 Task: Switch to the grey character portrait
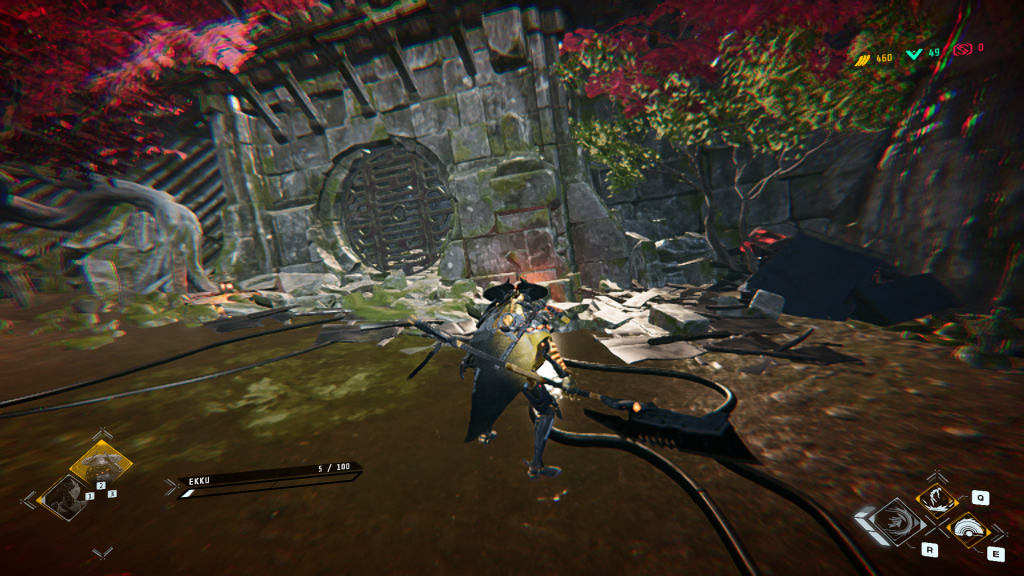pyautogui.click(x=63, y=496)
